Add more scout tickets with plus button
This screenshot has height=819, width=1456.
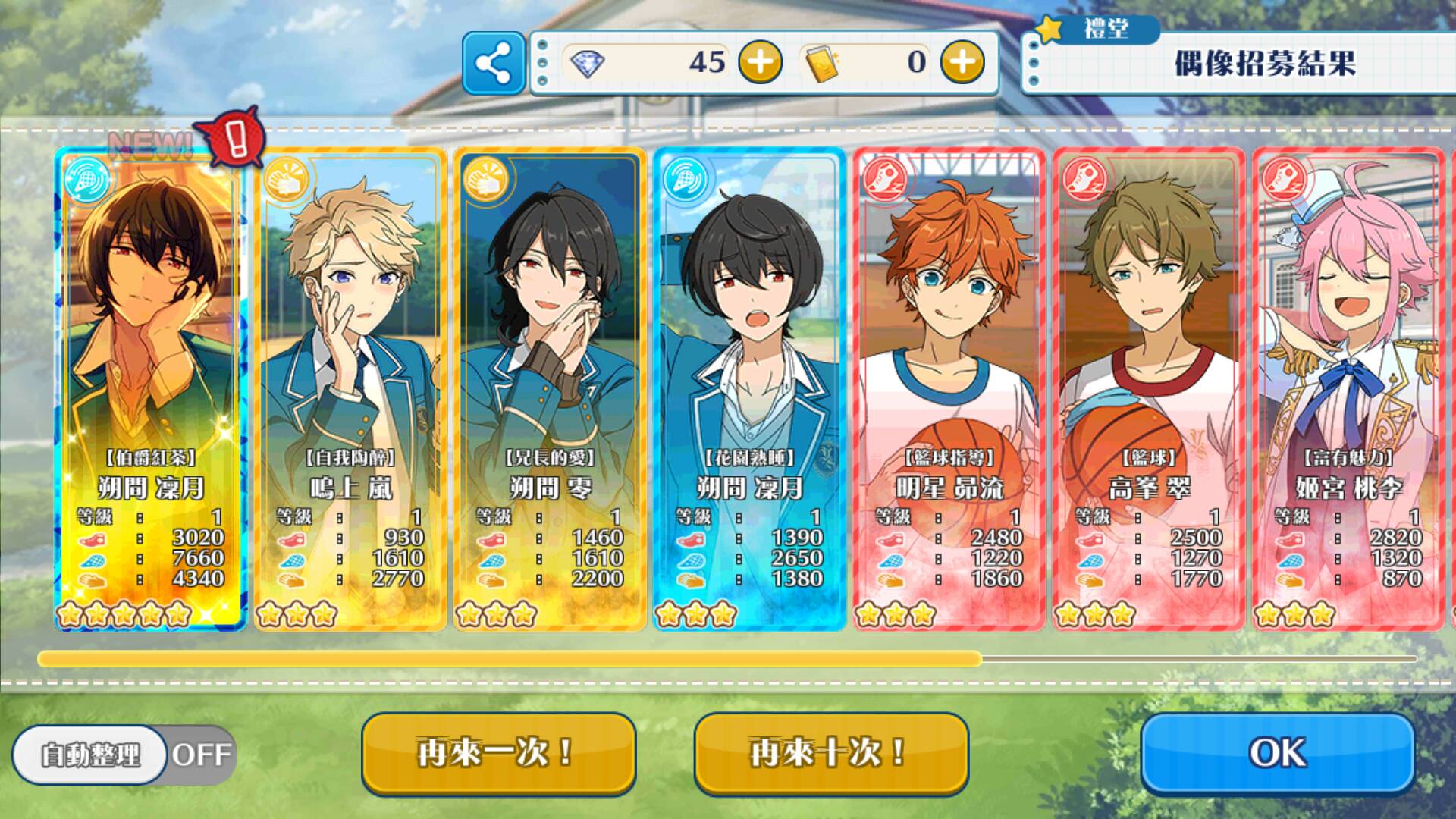[x=962, y=62]
